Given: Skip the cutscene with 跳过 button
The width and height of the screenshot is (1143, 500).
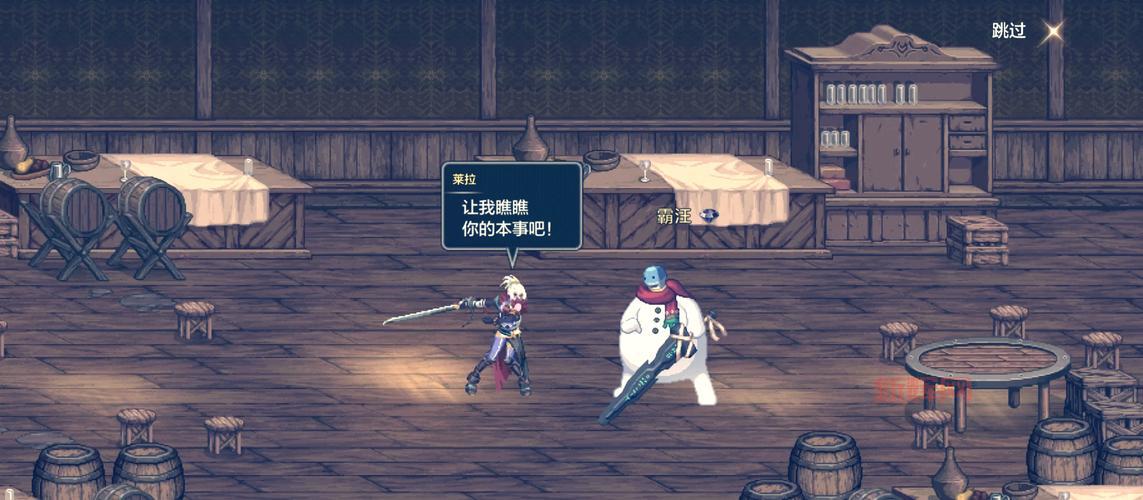Looking at the screenshot, I should point(1010,31).
